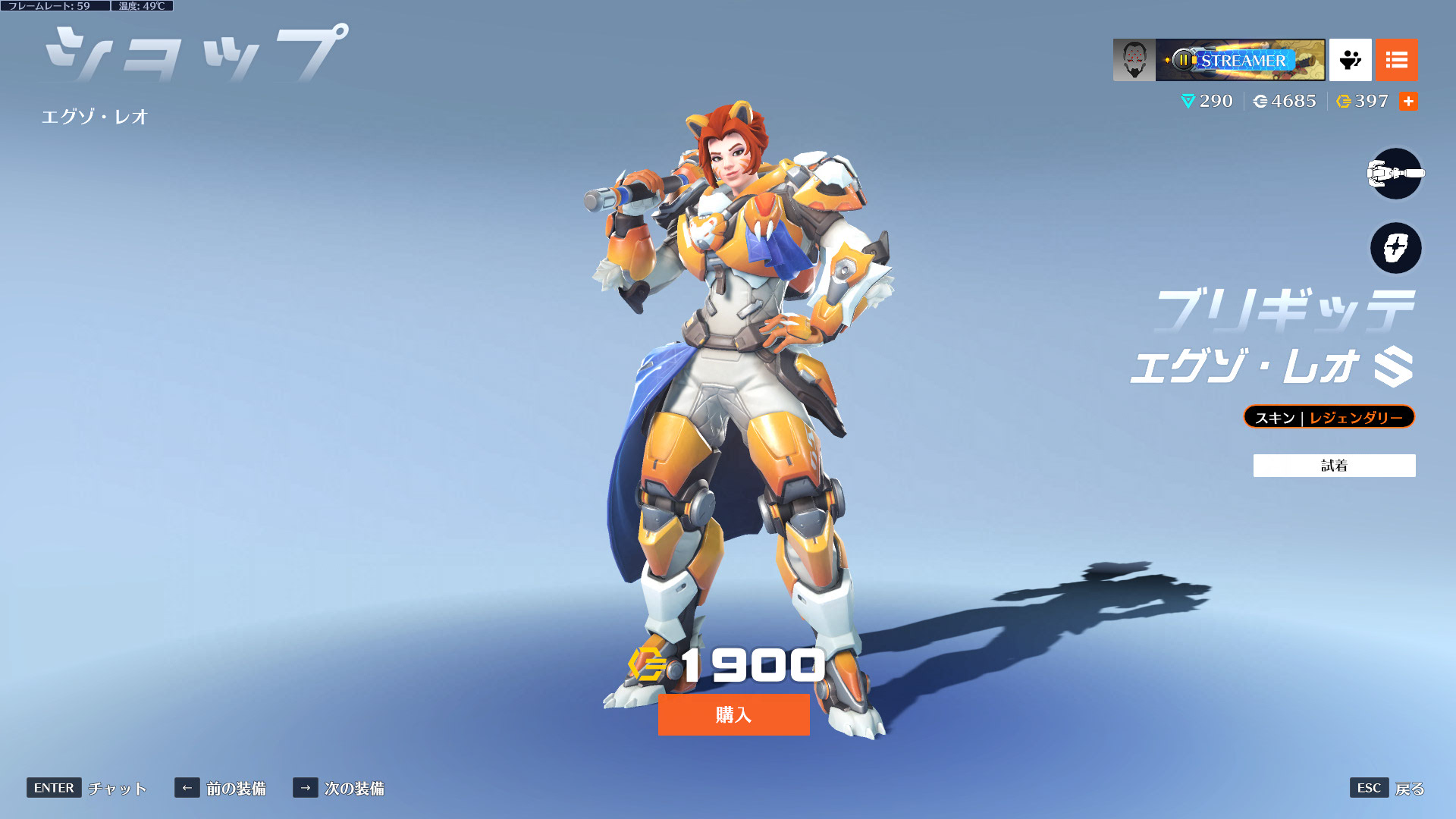Screen dimensions: 1456x819
Task: View the weapon preview icon
Action: (x=1395, y=174)
